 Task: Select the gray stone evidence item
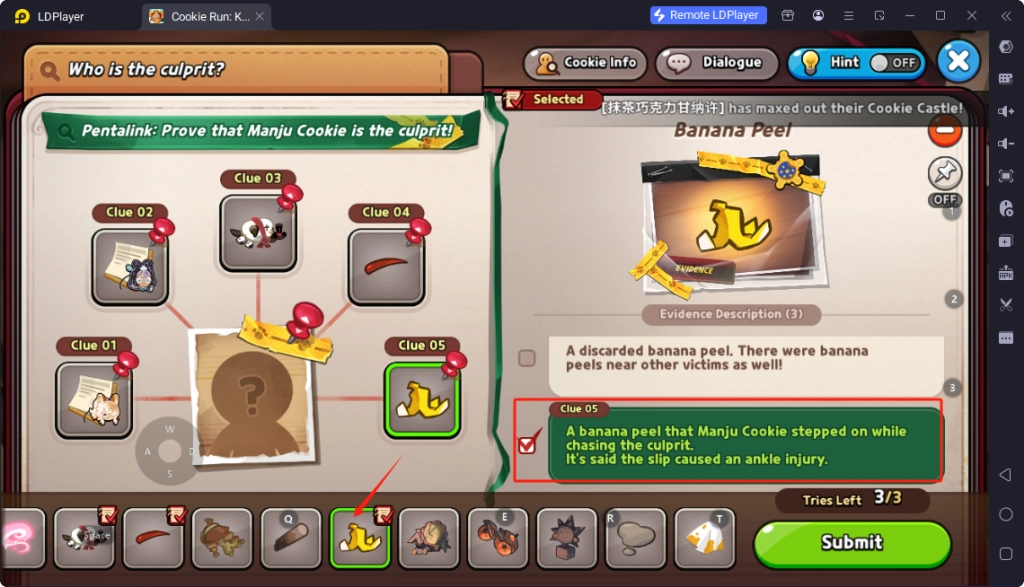click(x=635, y=538)
